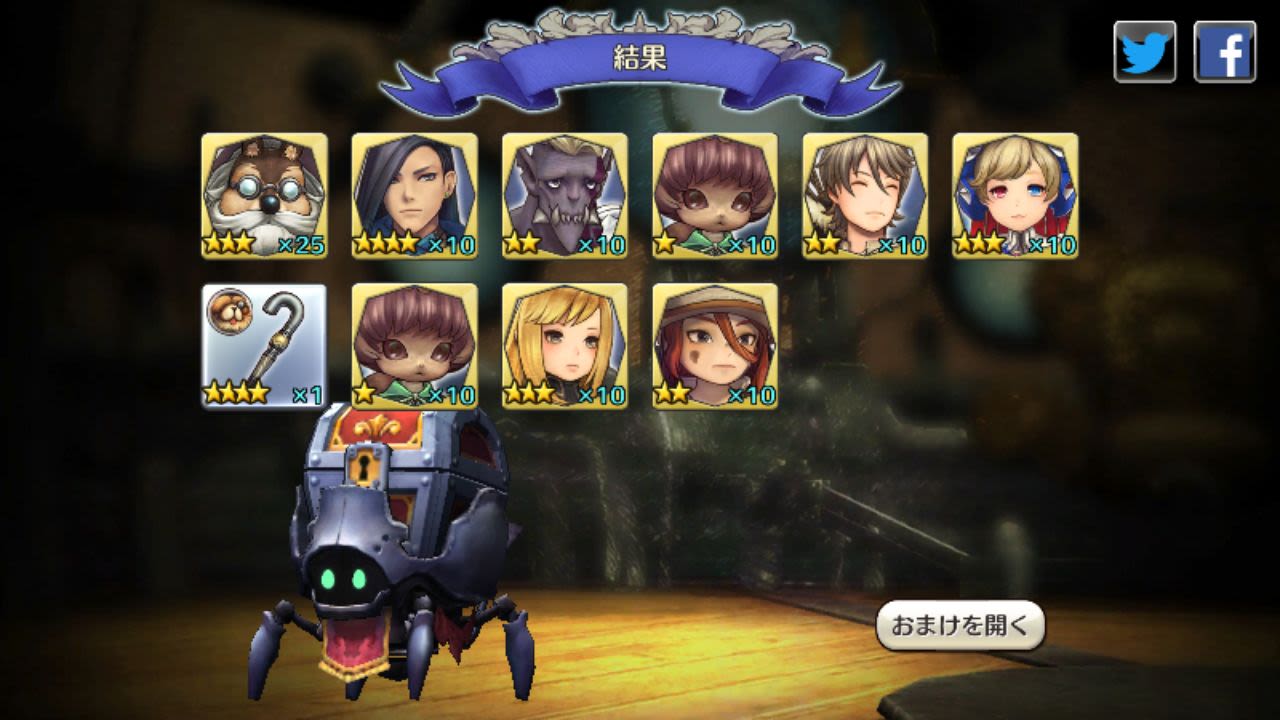Choose the long-haired blonde woman tile
The width and height of the screenshot is (1280, 720).
564,346
